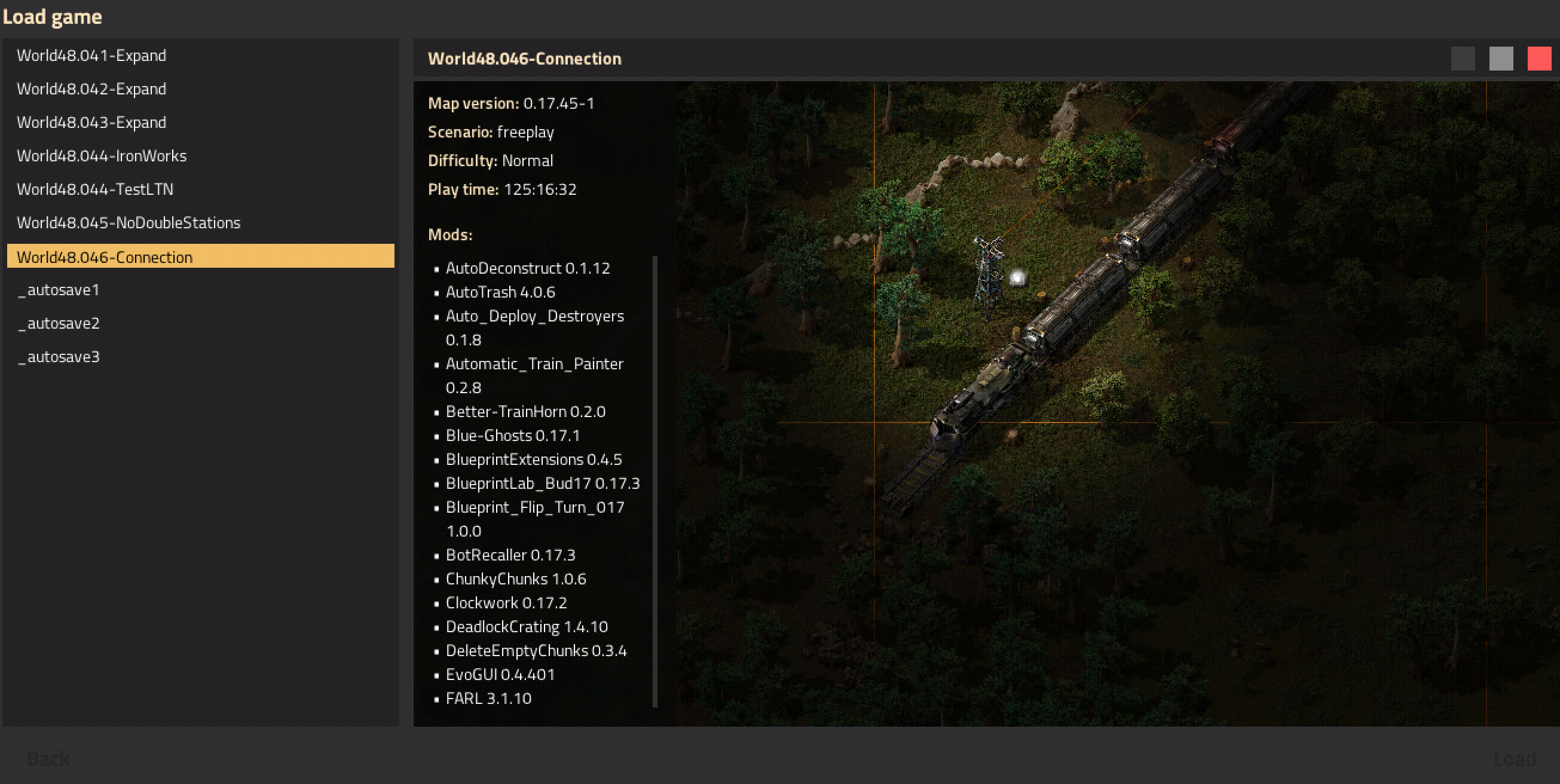
Task: Select the World48.044-IronWorks save
Action: click(101, 155)
